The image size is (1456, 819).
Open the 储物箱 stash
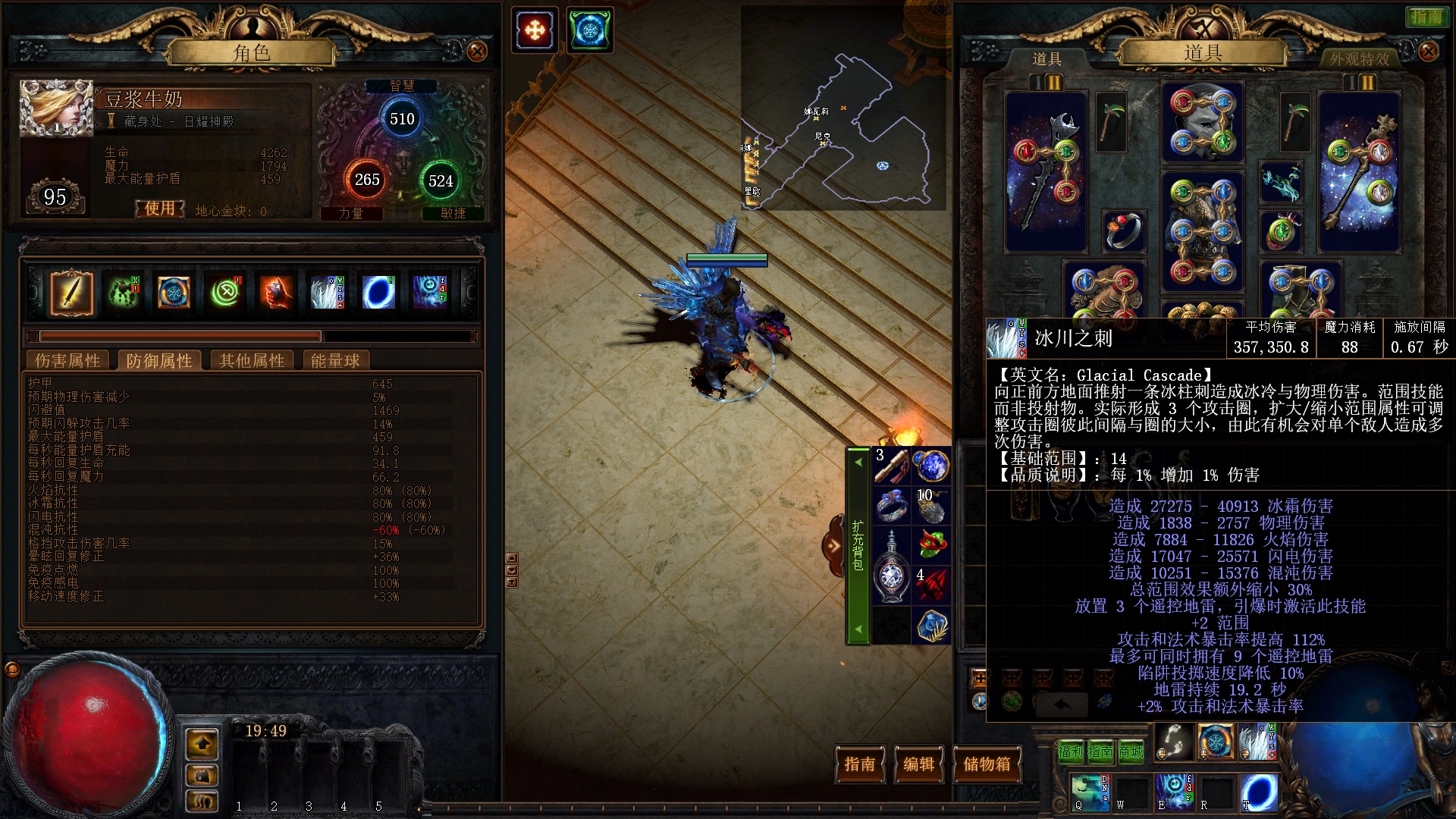(x=987, y=764)
